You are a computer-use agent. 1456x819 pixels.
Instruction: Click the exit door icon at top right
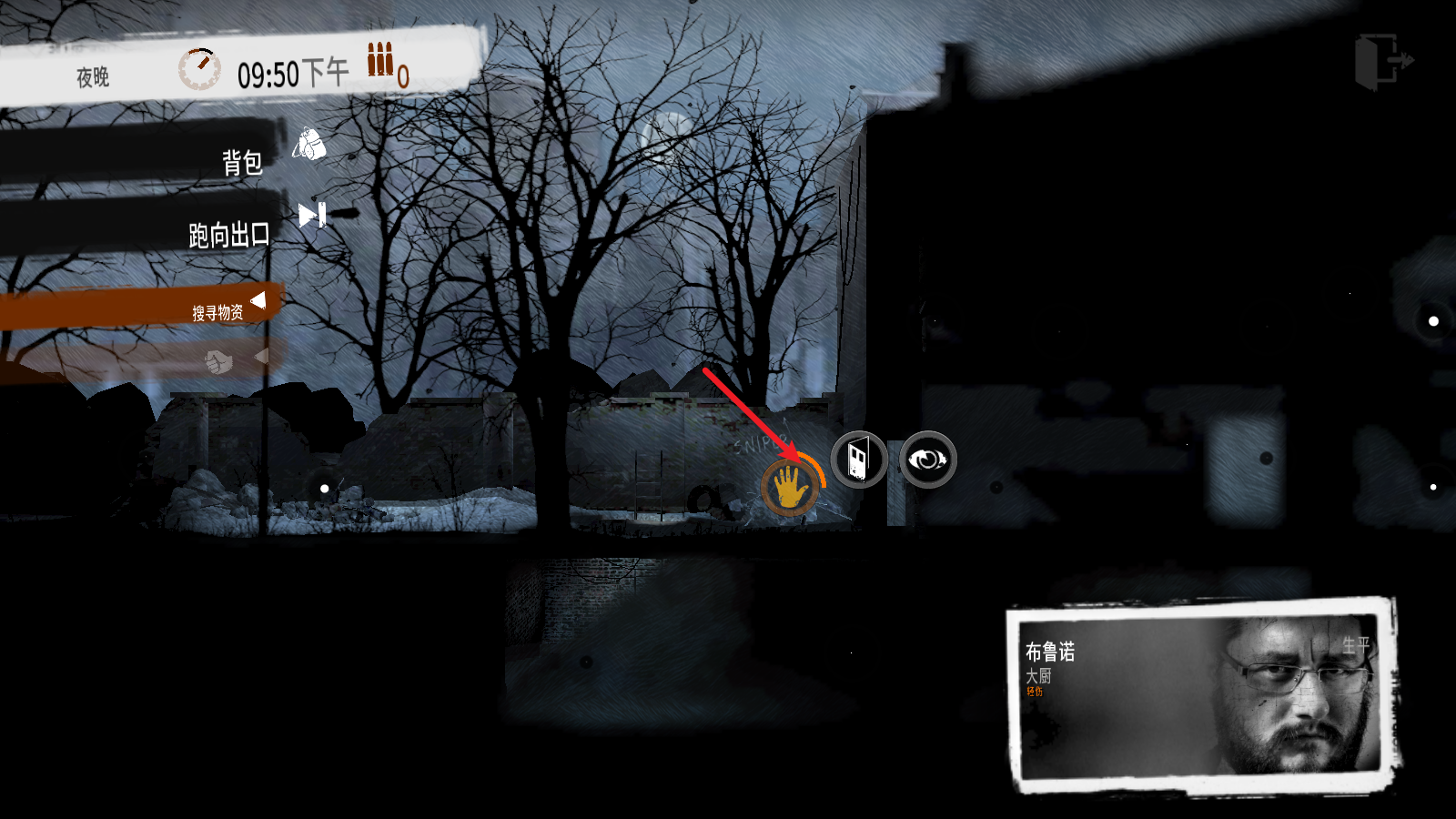pos(1382,61)
